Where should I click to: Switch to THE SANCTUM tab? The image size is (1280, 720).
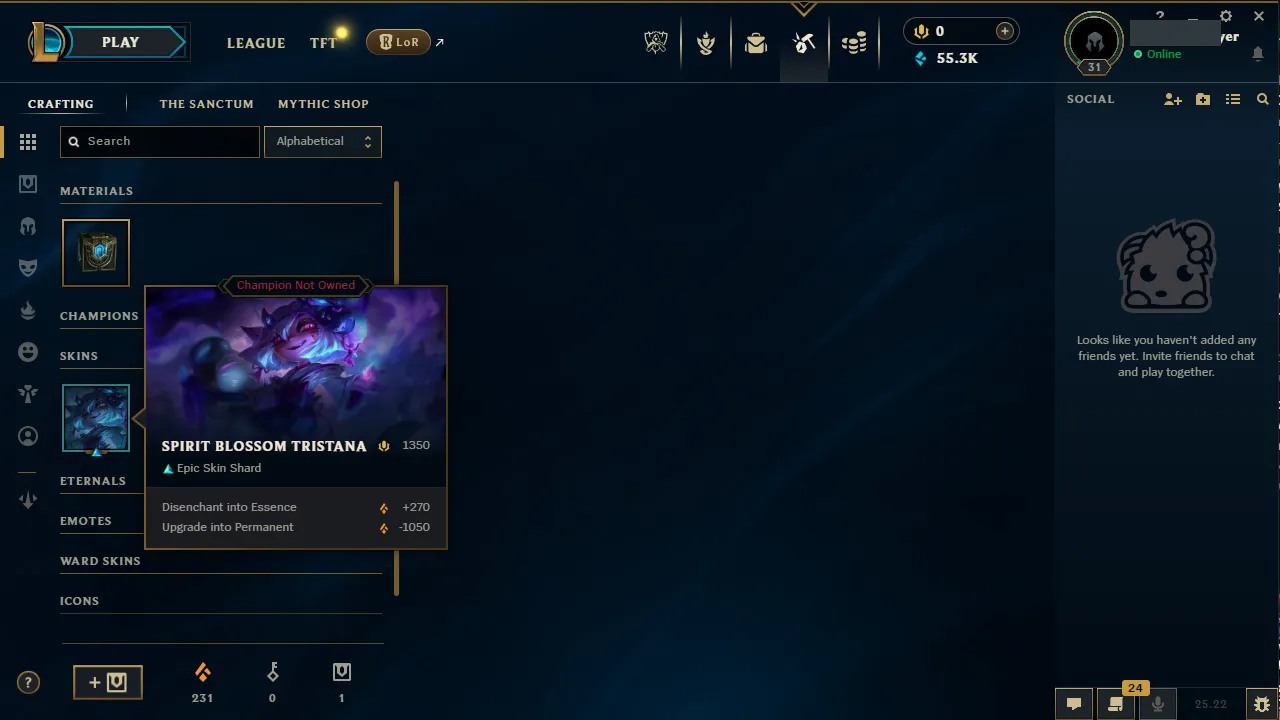click(x=206, y=104)
